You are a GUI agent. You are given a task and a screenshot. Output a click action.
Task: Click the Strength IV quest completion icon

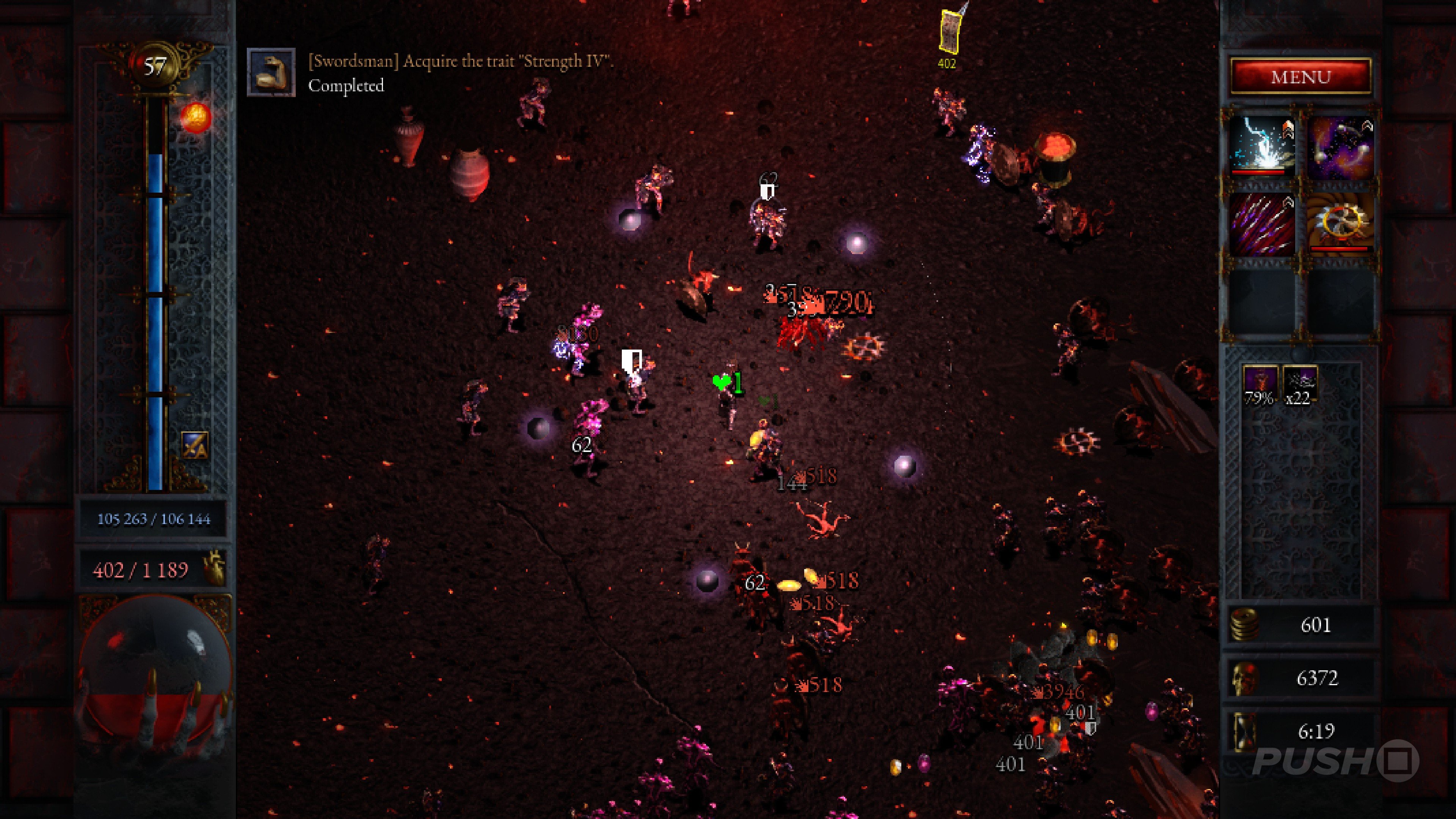tap(271, 72)
